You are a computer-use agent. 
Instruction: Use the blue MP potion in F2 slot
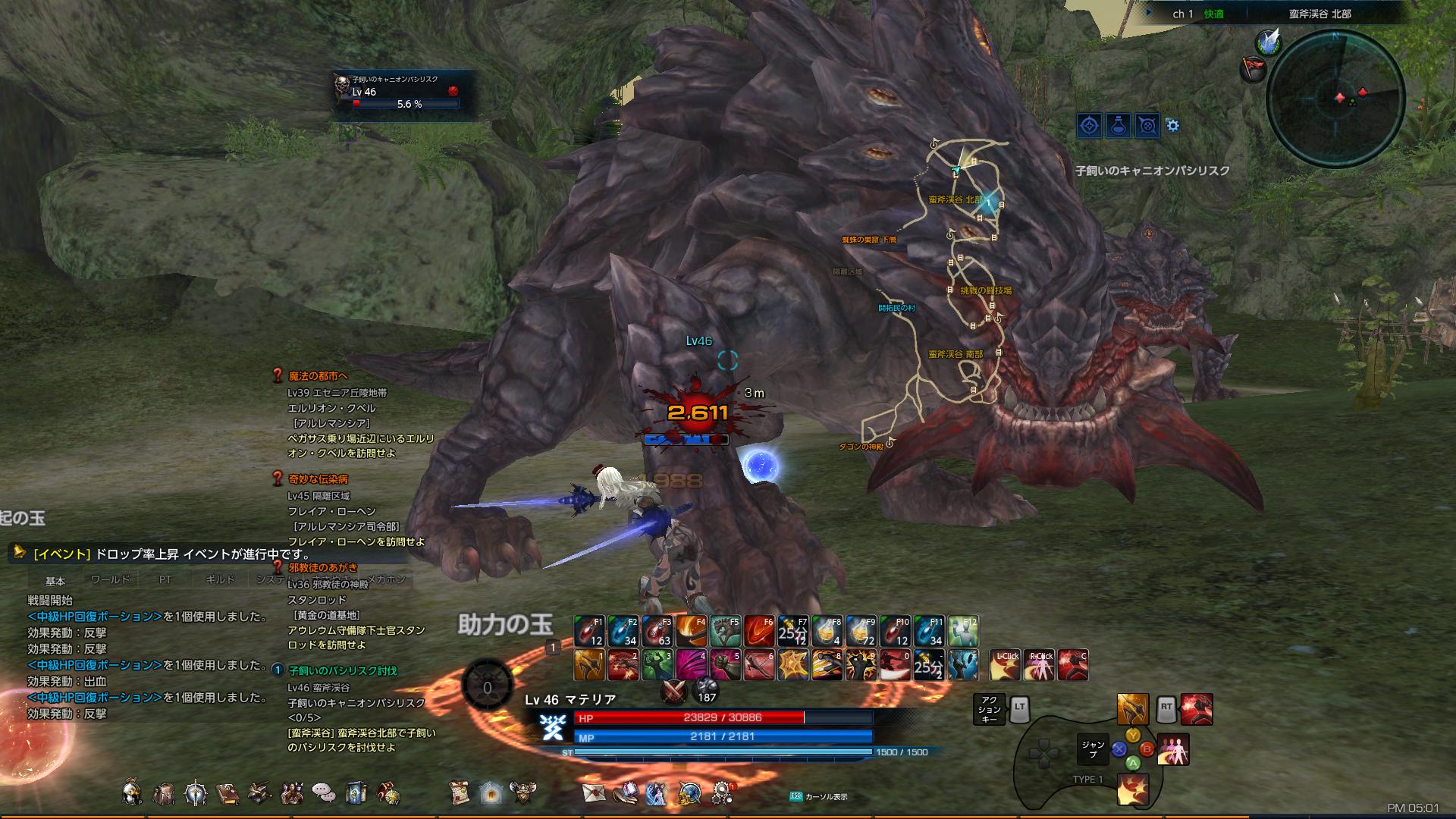(623, 631)
